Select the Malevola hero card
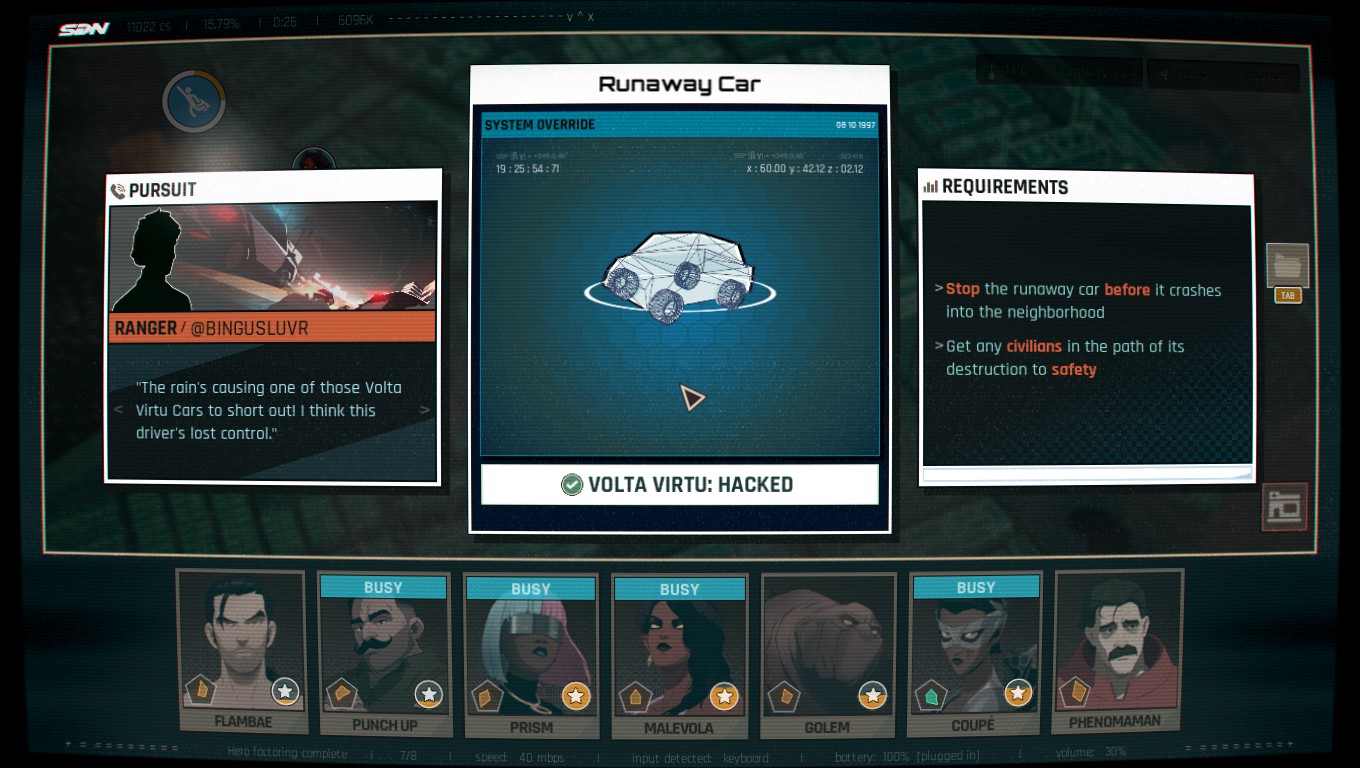 pyautogui.click(x=679, y=655)
